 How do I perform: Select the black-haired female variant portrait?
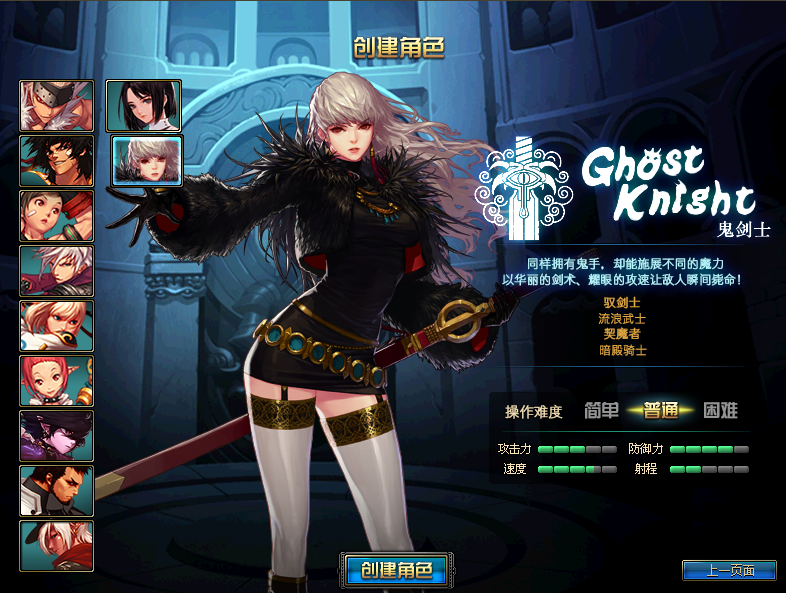point(146,105)
